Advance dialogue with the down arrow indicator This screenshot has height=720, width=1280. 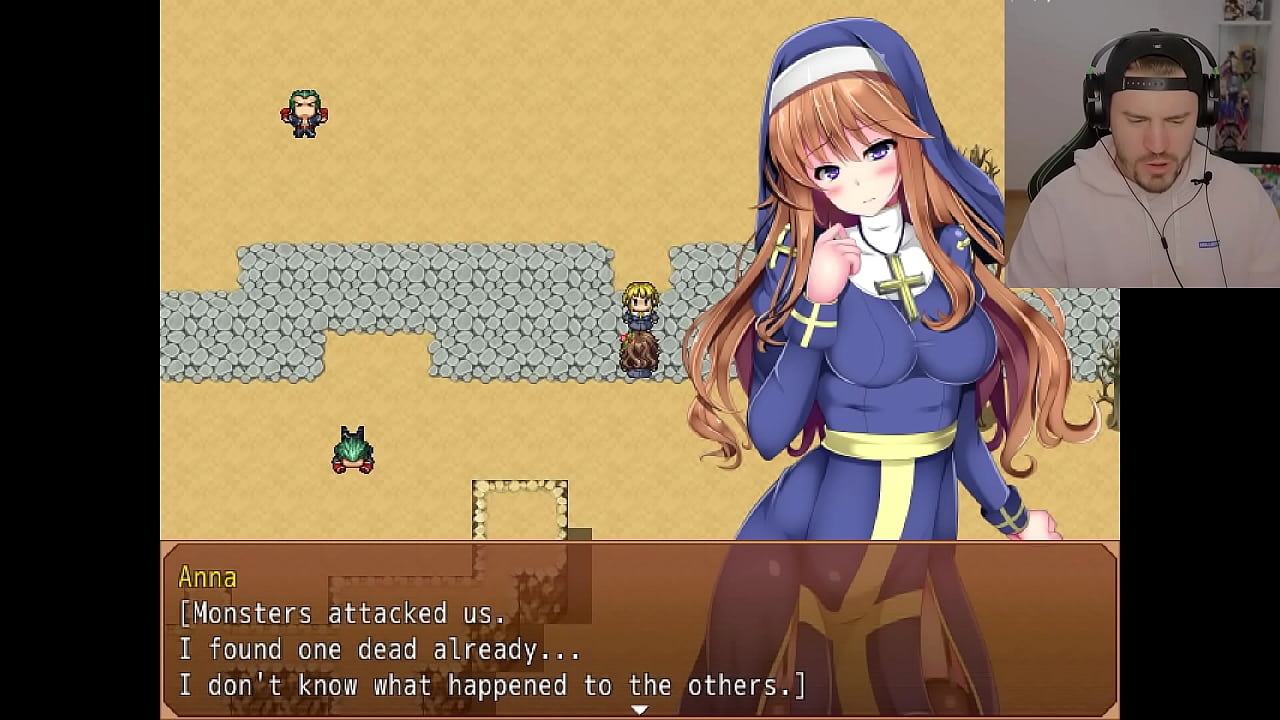[x=639, y=709]
